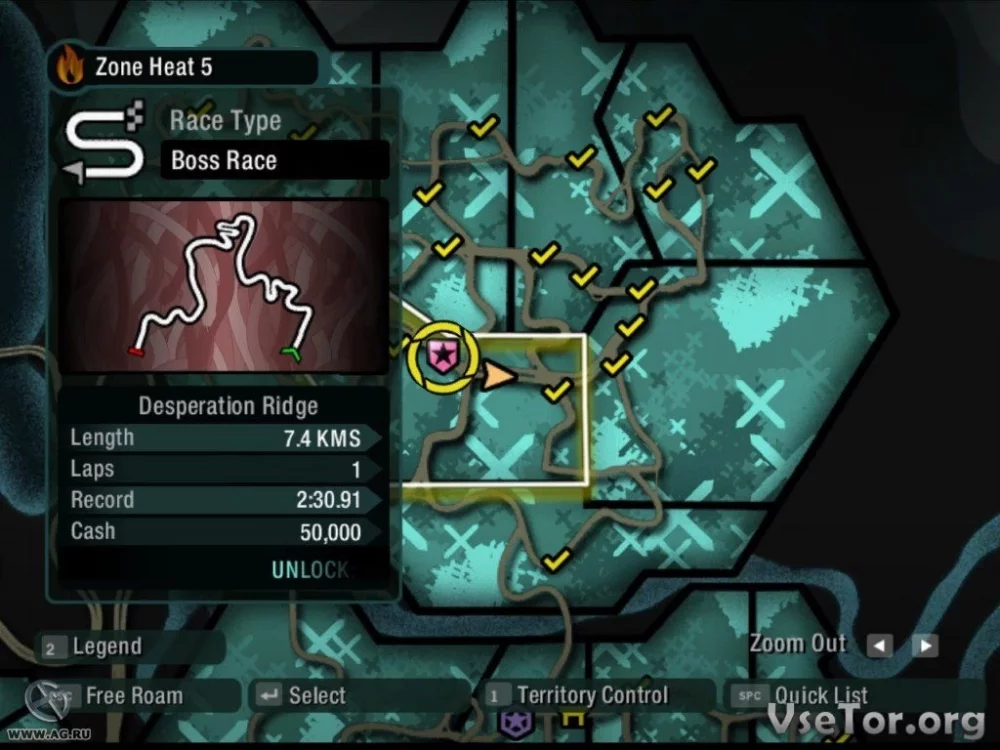Open Territory Control view
Image resolution: width=1000 pixels, height=750 pixels.
pyautogui.click(x=592, y=696)
